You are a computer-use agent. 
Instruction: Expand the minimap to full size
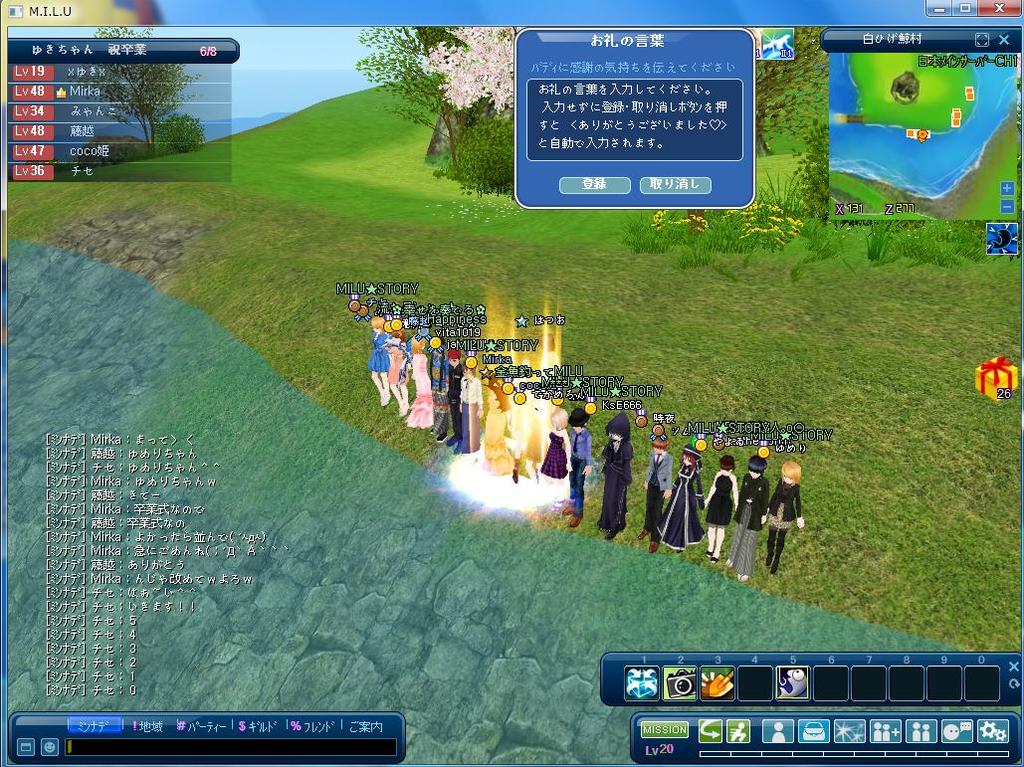coord(981,40)
